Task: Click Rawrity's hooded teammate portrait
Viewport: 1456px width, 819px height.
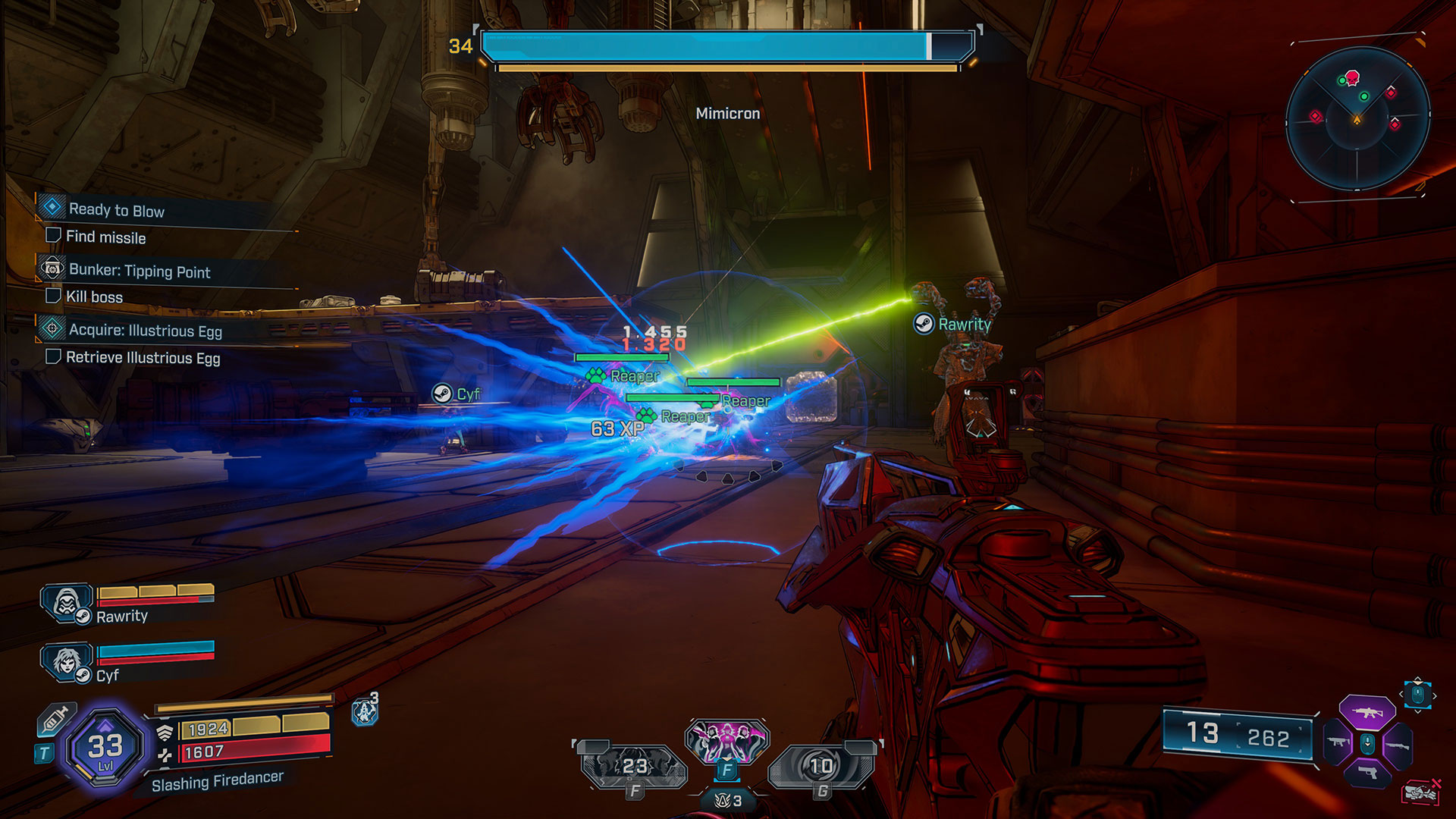Action: (66, 604)
